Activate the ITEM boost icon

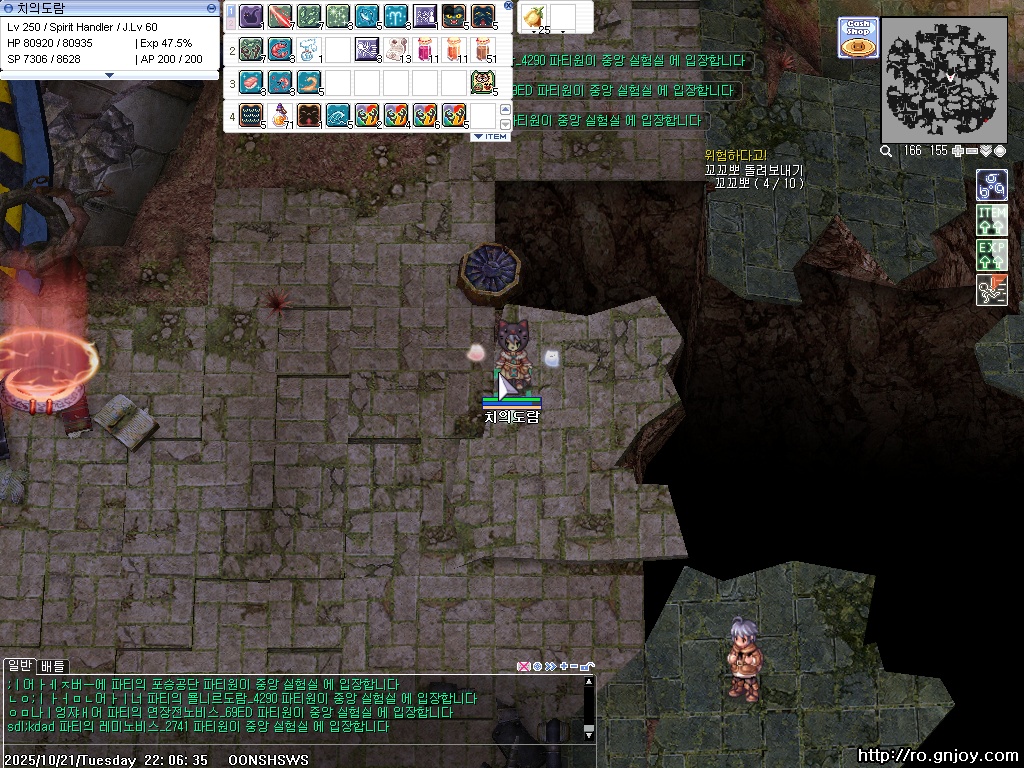coord(991,220)
